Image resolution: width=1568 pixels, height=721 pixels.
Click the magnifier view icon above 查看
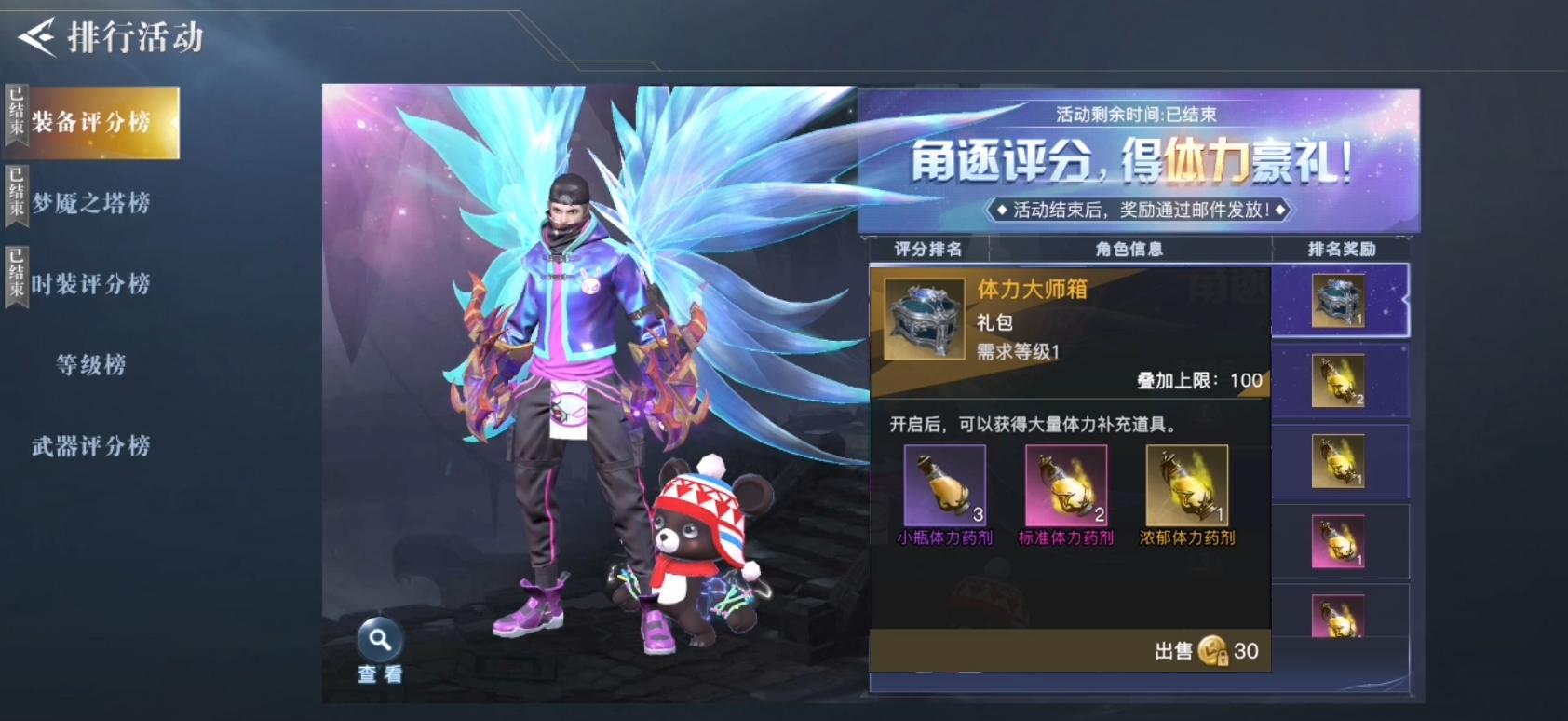coord(378,637)
